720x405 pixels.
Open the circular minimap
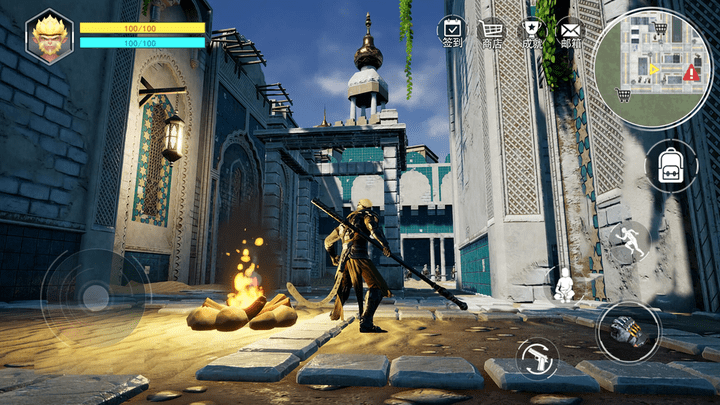pyautogui.click(x=651, y=67)
